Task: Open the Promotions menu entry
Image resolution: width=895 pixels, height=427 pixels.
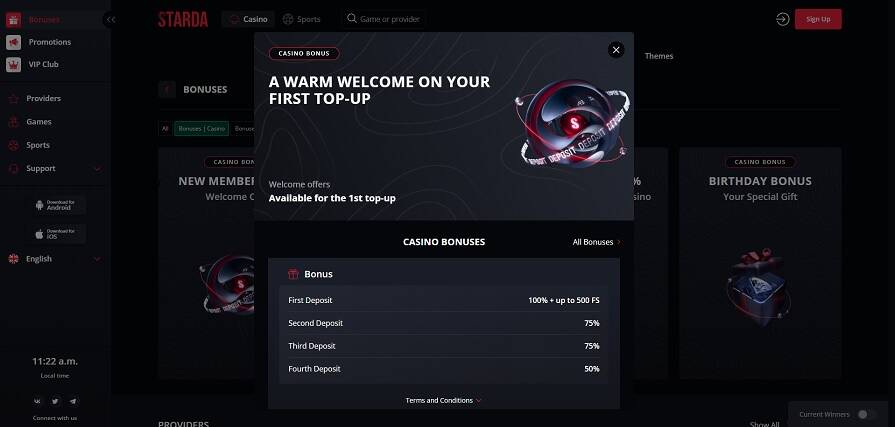Action: (x=49, y=42)
